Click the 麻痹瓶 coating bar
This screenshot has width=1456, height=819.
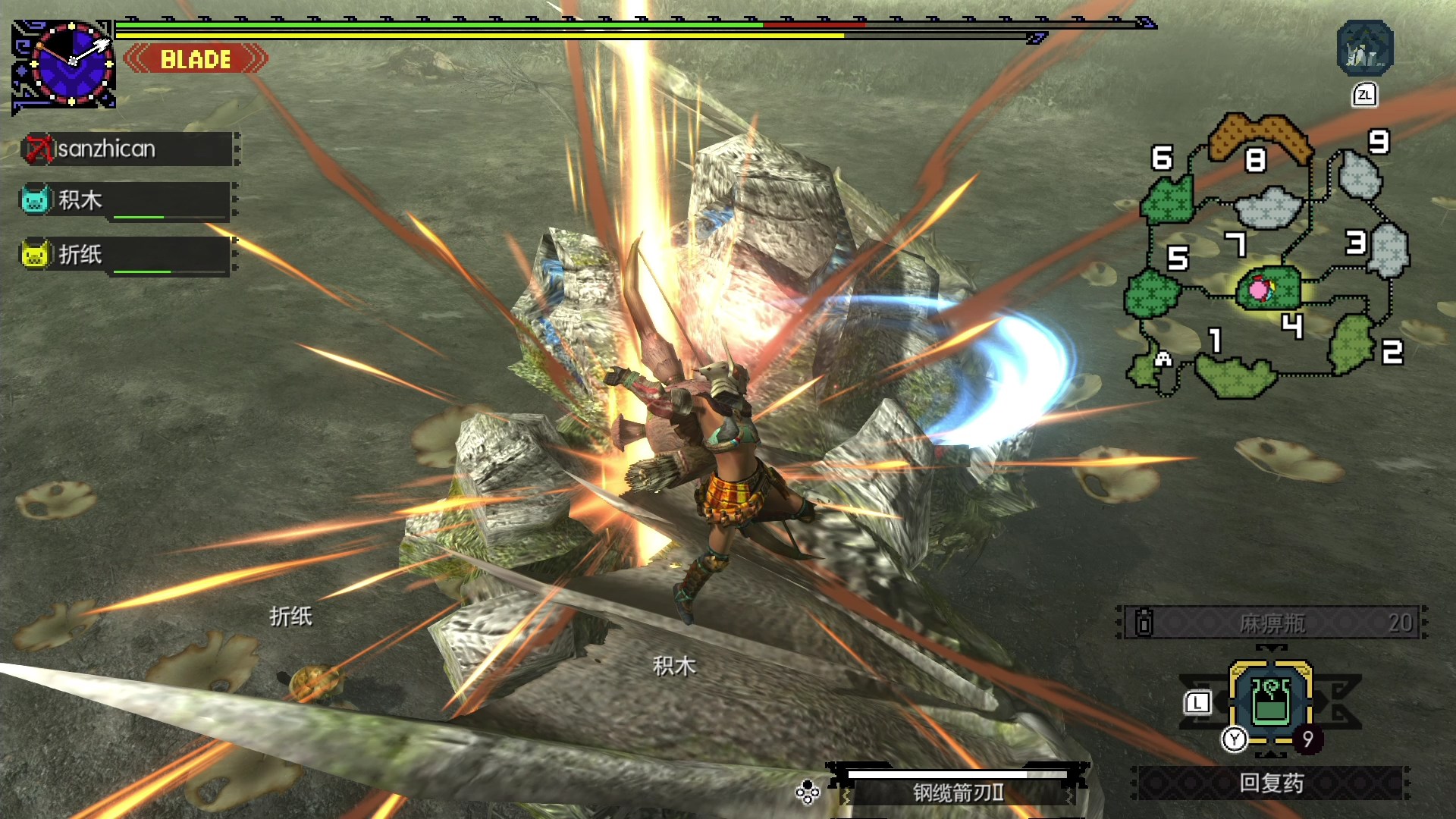tap(1272, 623)
